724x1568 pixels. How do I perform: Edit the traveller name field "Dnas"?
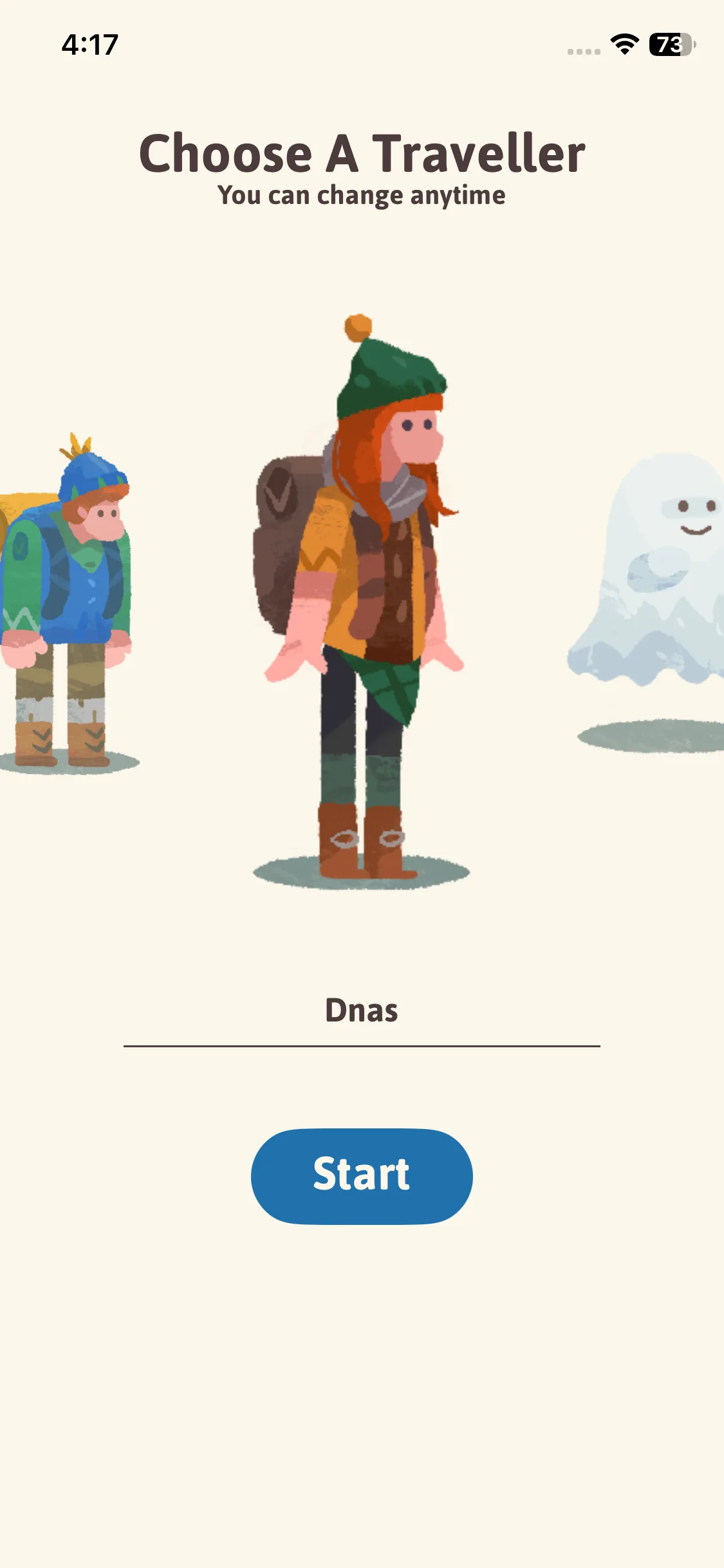pos(362,1011)
